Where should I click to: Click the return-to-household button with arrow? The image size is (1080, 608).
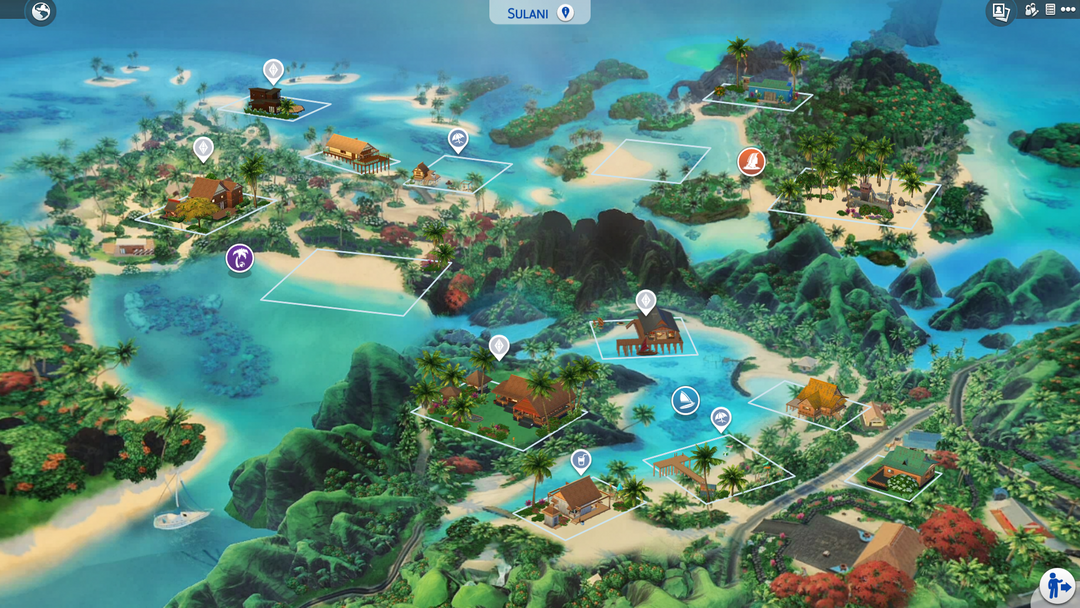coord(1057,585)
